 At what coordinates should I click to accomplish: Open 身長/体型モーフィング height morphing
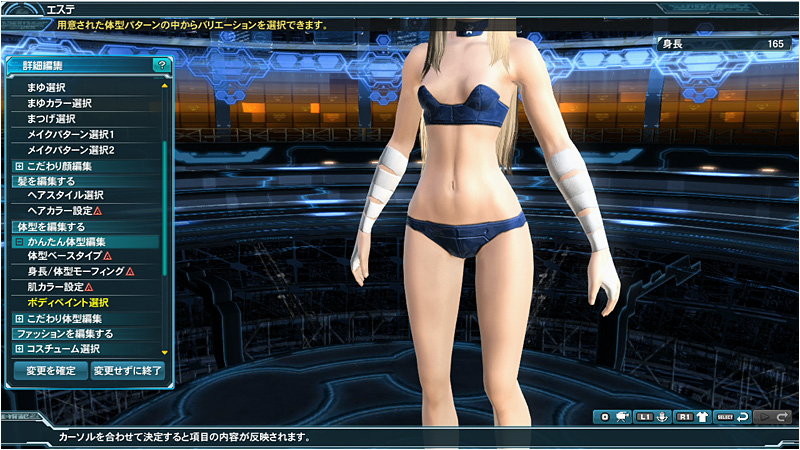point(76,271)
